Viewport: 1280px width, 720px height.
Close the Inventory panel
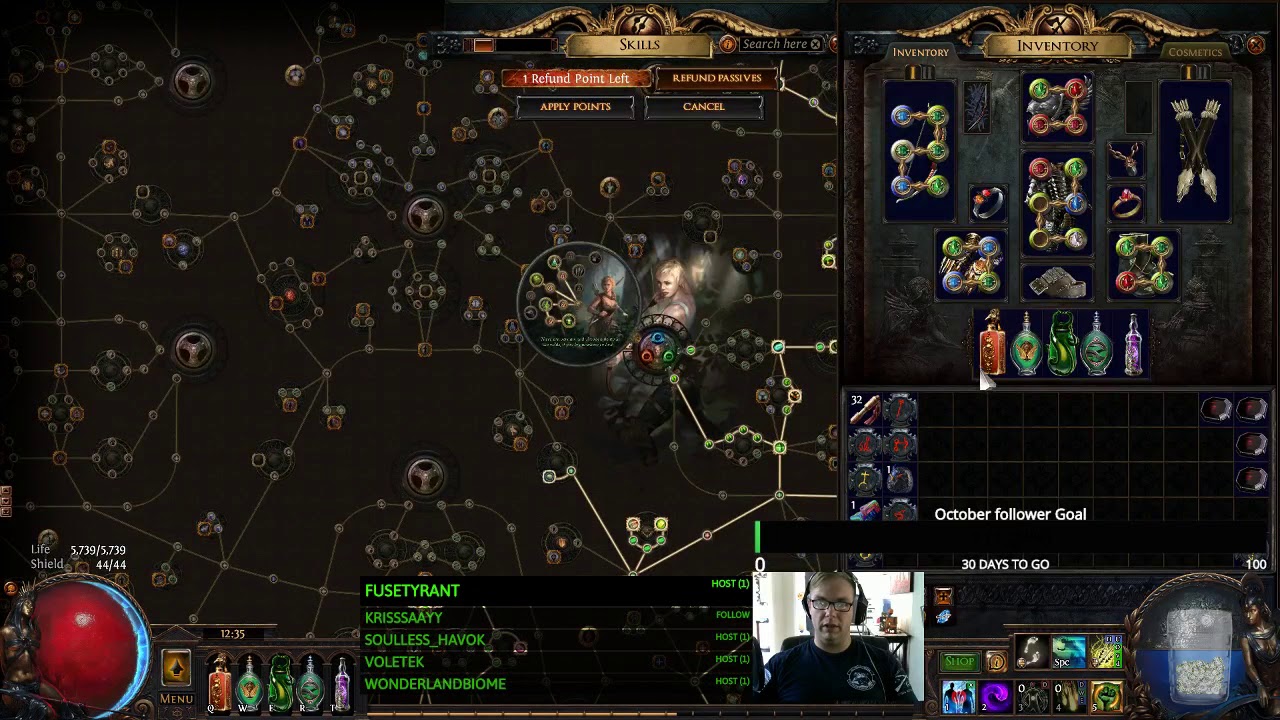[x=1256, y=45]
